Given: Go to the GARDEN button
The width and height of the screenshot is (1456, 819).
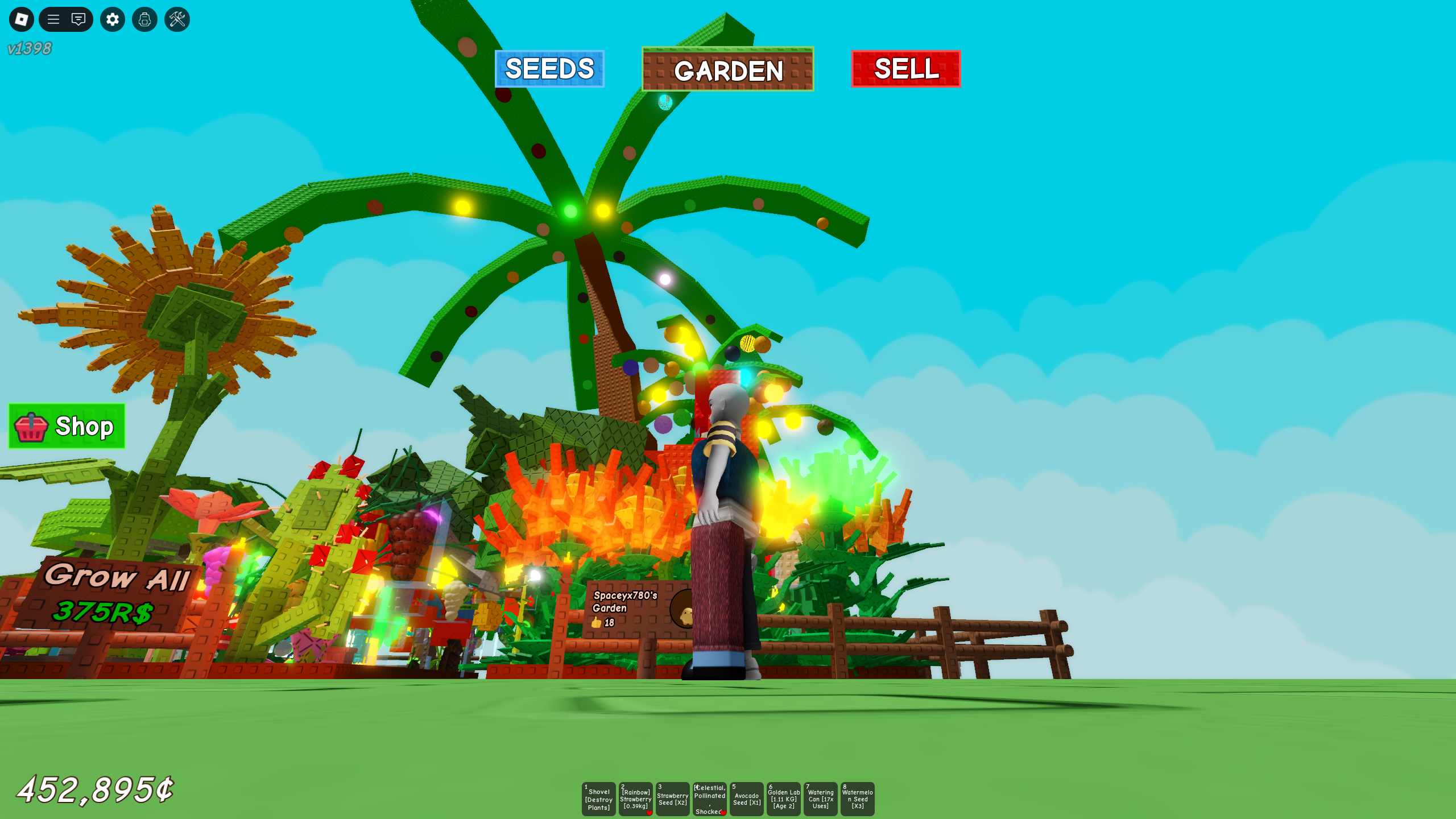Looking at the screenshot, I should [727, 70].
